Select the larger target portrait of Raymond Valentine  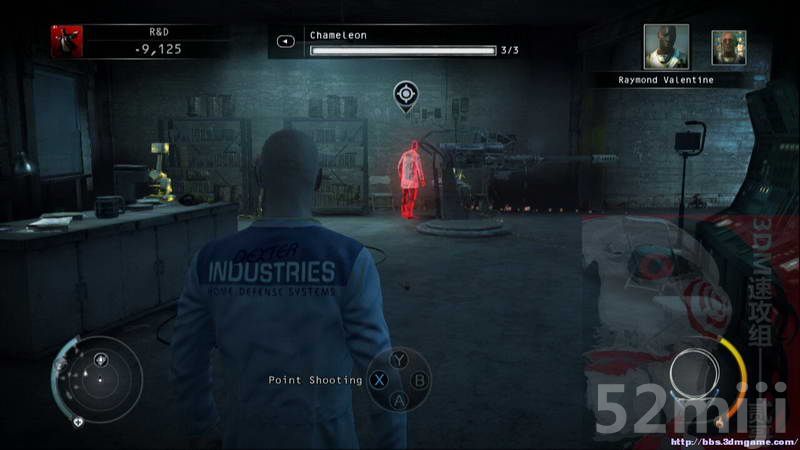click(665, 47)
